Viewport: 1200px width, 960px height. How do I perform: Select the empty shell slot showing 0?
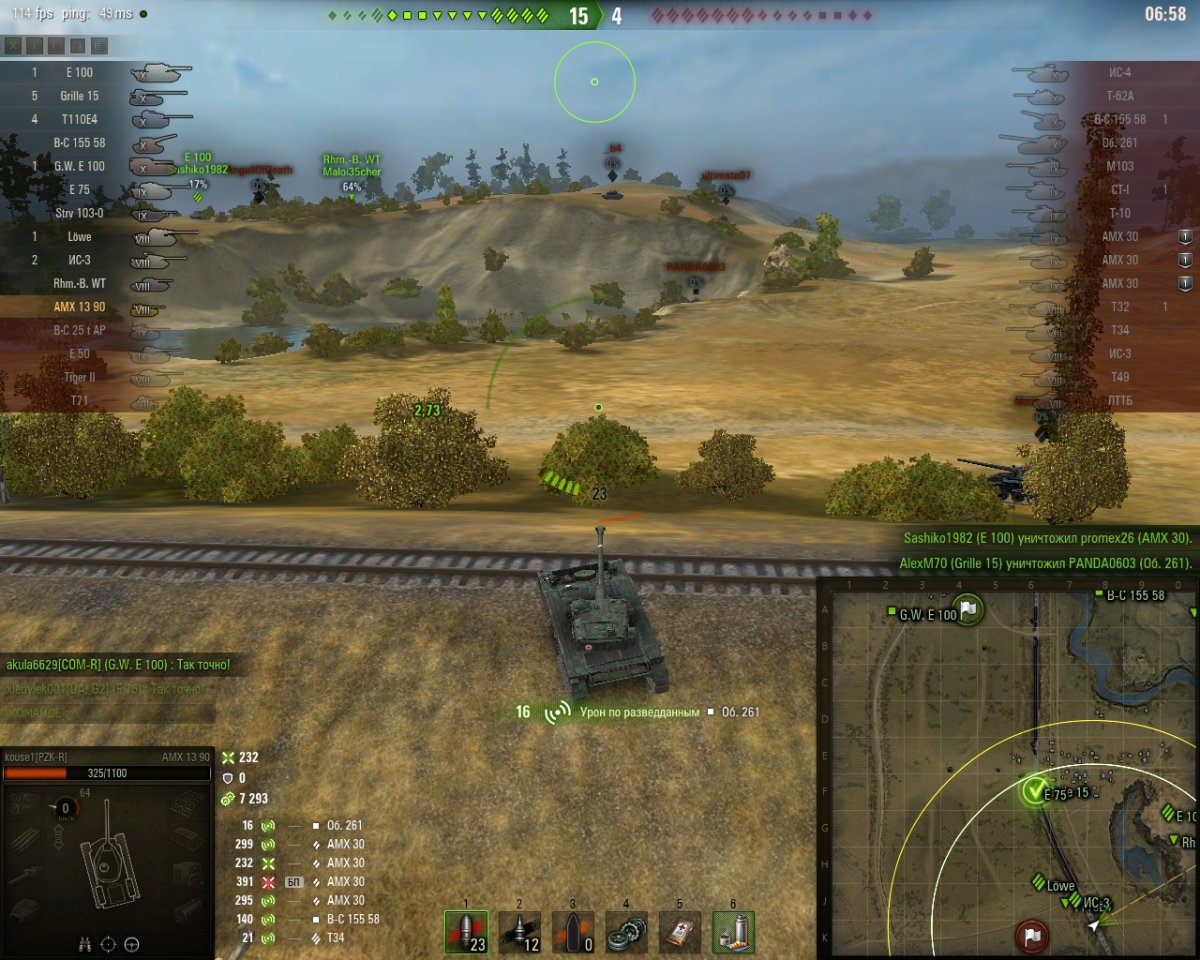point(573,932)
